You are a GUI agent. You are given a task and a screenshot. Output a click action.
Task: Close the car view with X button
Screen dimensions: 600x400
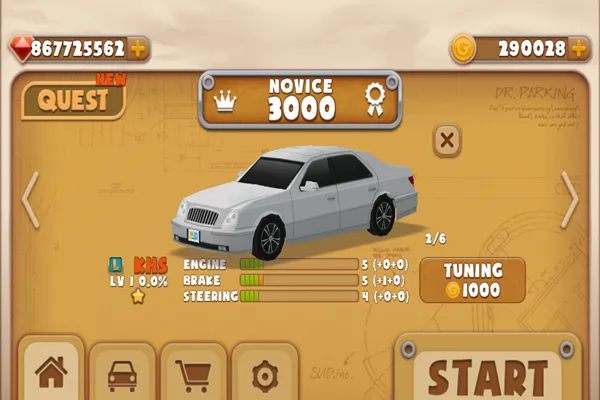pyautogui.click(x=447, y=140)
